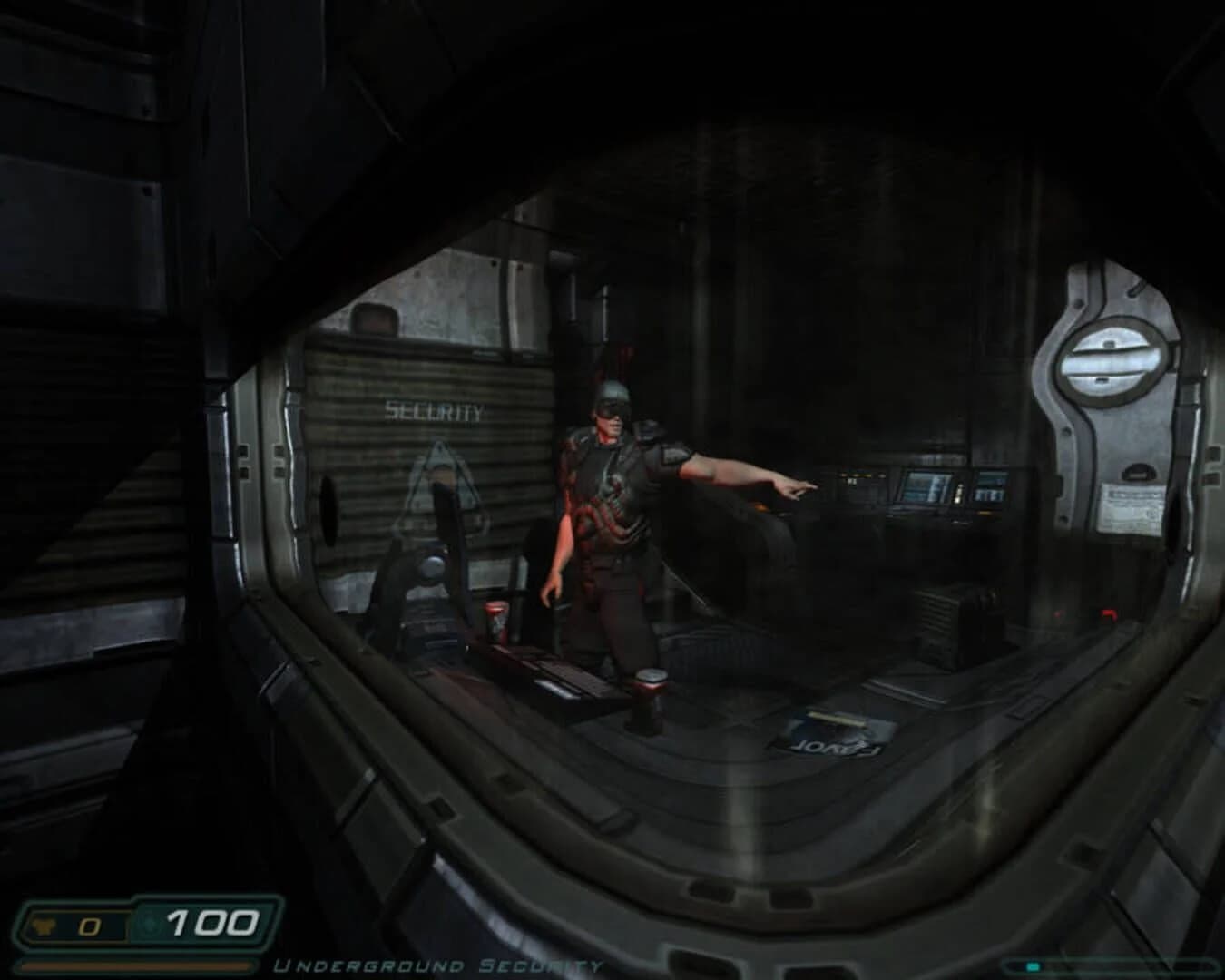The height and width of the screenshot is (980, 1225).
Task: Select the health cross icon beside the 100
Action: pyautogui.click(x=148, y=923)
